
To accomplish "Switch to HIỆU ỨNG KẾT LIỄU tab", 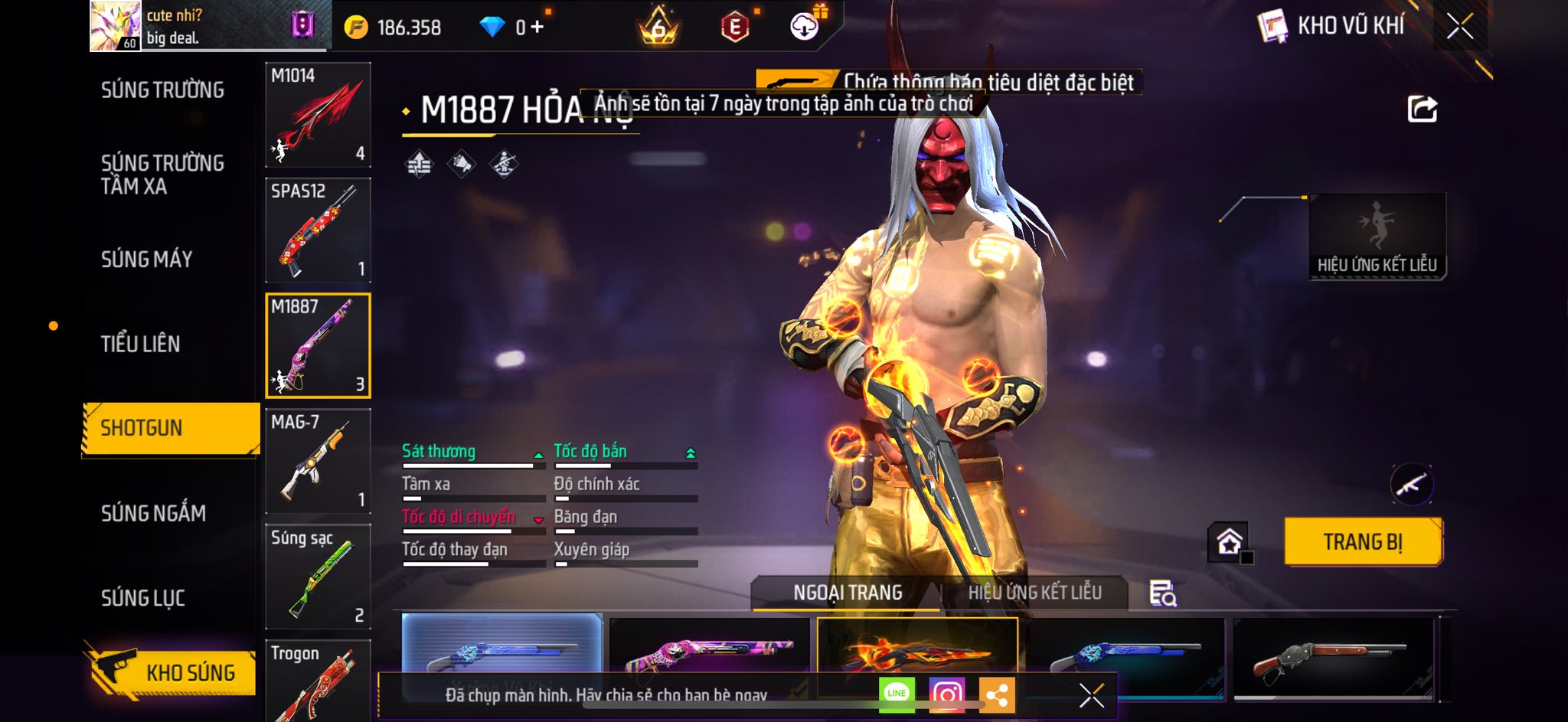I will [x=1034, y=593].
